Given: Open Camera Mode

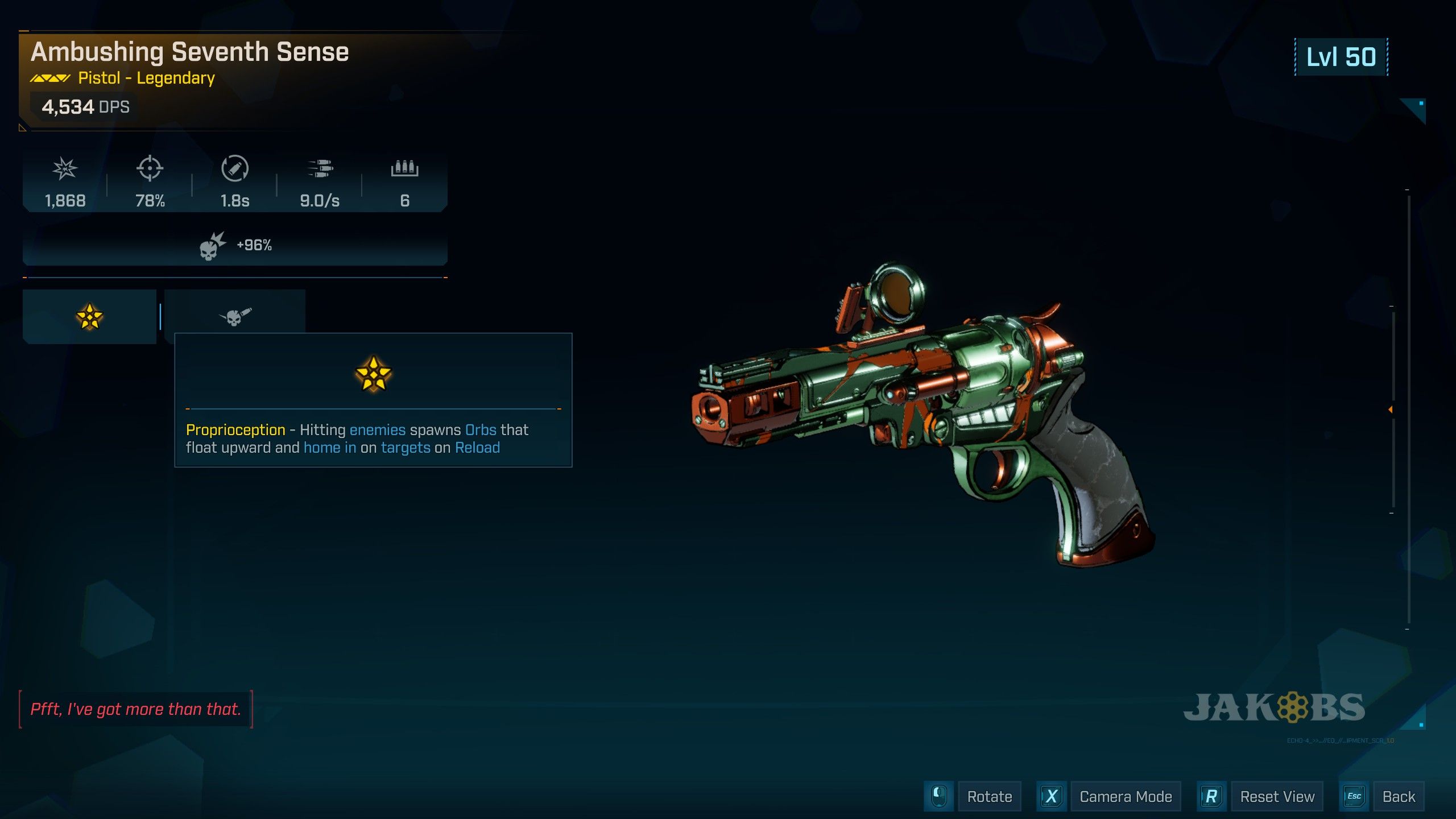Looking at the screenshot, I should tap(1125, 796).
